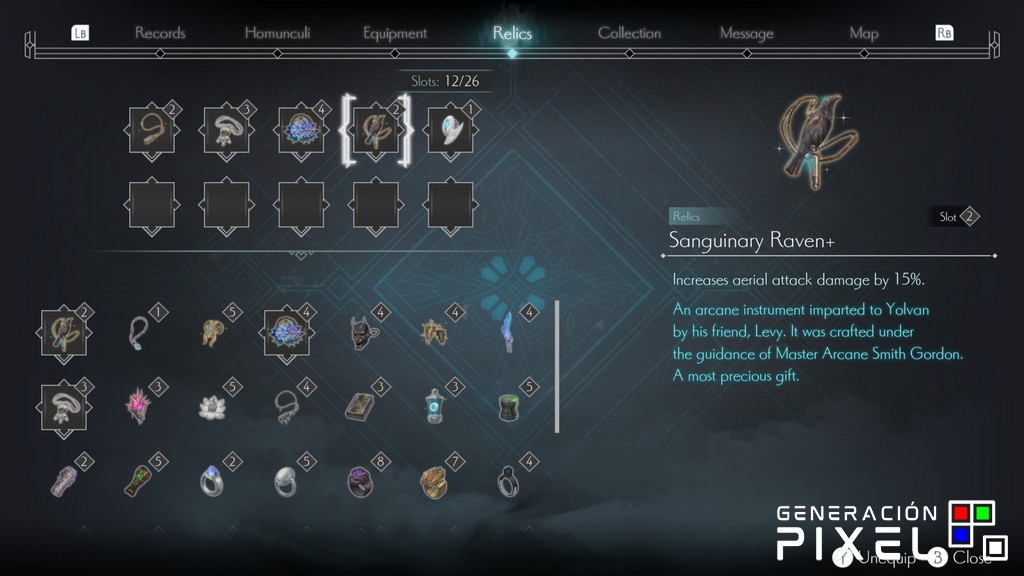Image resolution: width=1024 pixels, height=576 pixels.
Task: Click the relic list scrollbar
Action: [557, 365]
